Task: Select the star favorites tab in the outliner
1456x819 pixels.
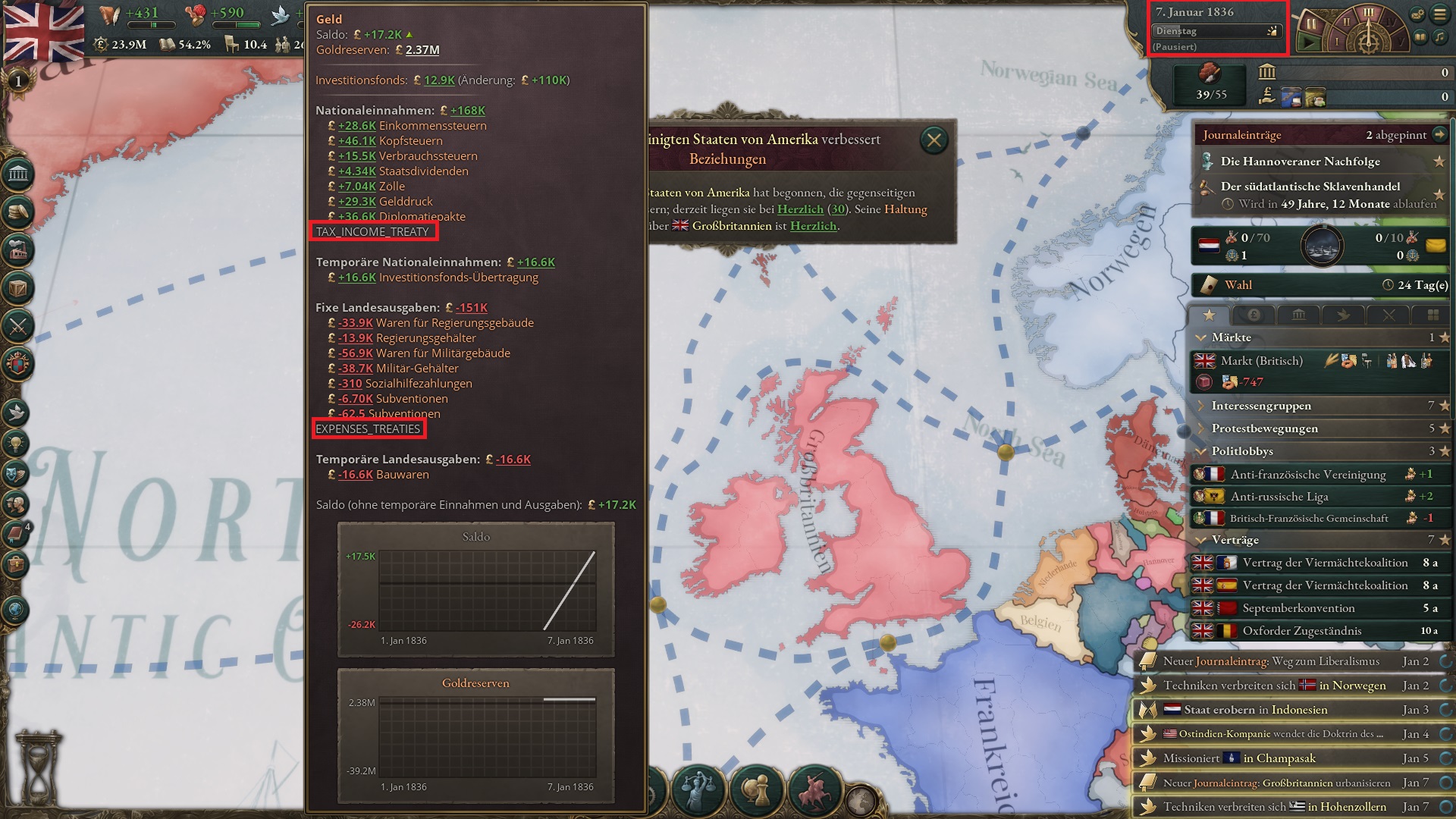Action: [x=1210, y=316]
